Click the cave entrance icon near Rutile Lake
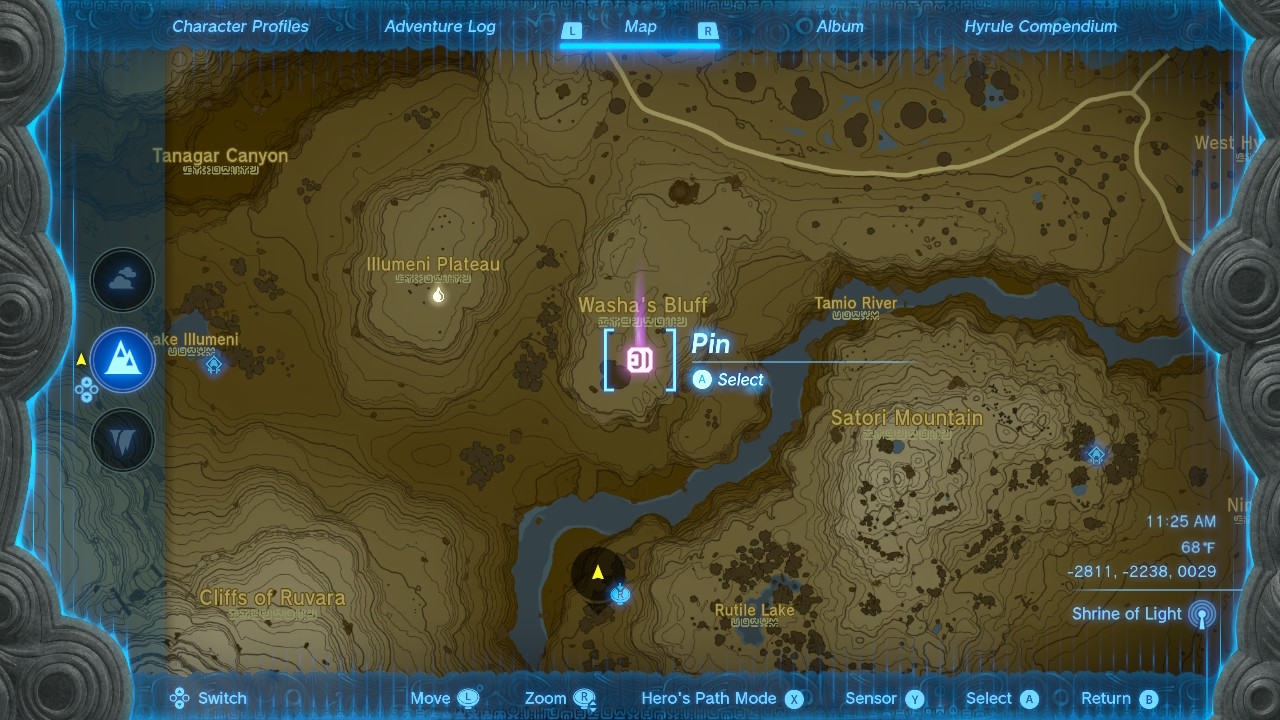The width and height of the screenshot is (1280, 720). tap(618, 594)
